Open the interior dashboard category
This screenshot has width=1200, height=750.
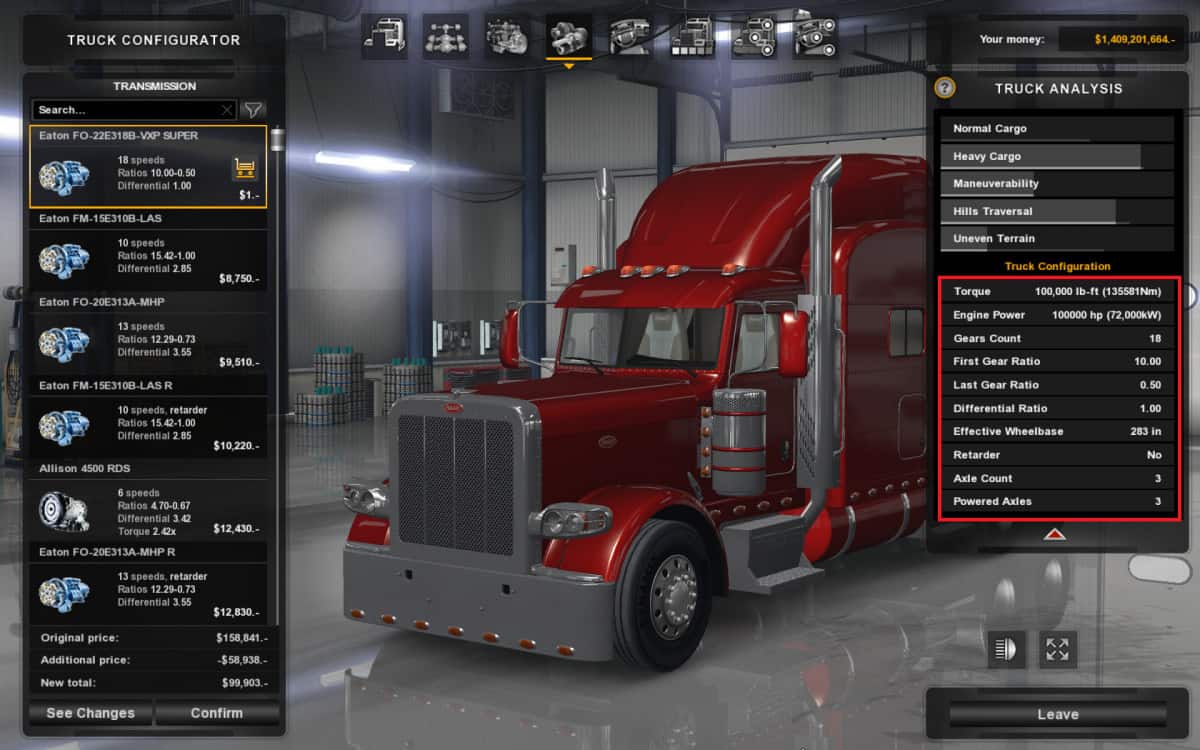630,38
